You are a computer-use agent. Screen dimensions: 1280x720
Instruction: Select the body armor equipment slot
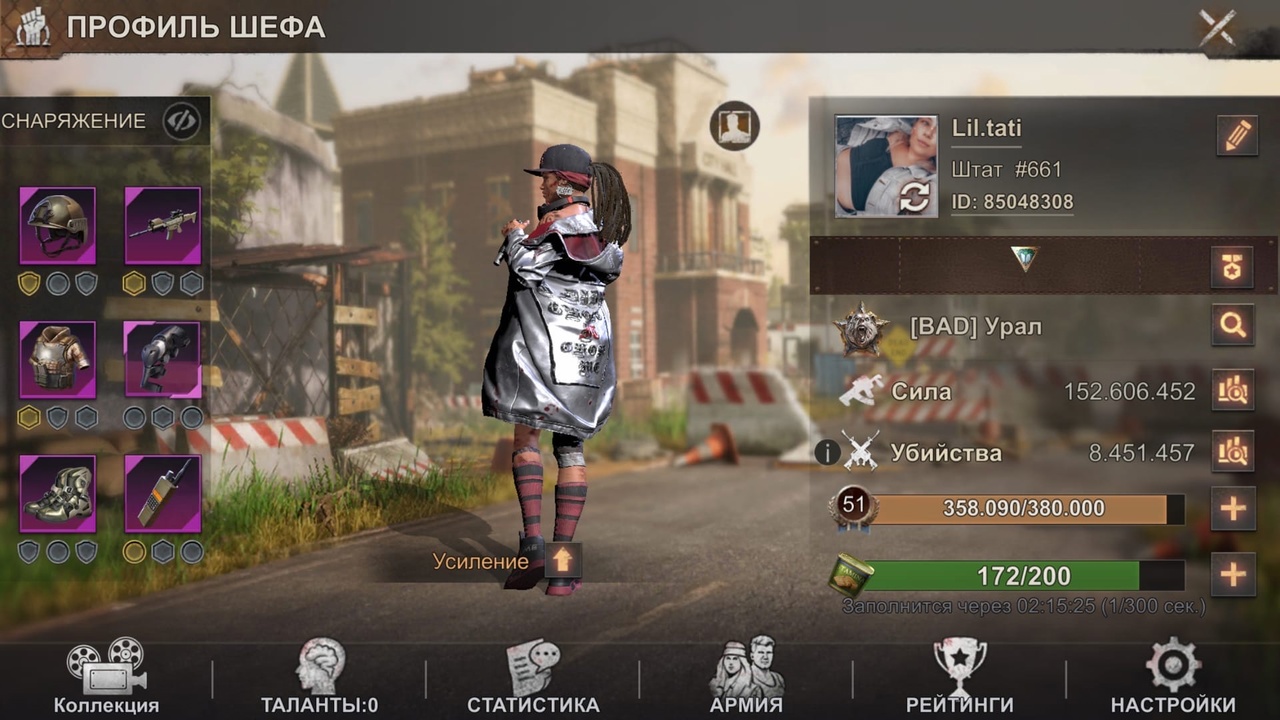tap(58, 359)
